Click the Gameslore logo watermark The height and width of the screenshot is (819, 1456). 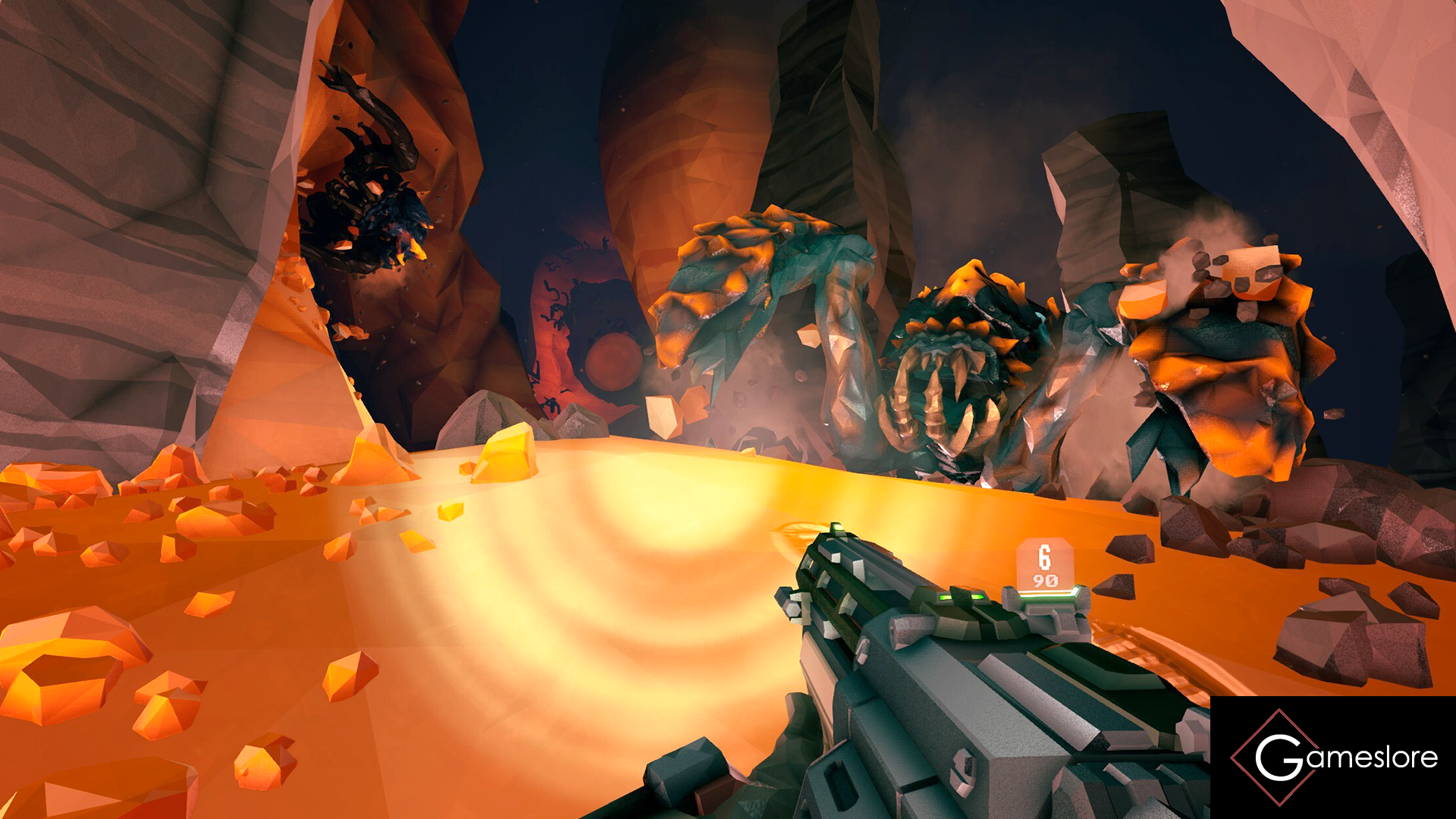tap(1333, 757)
